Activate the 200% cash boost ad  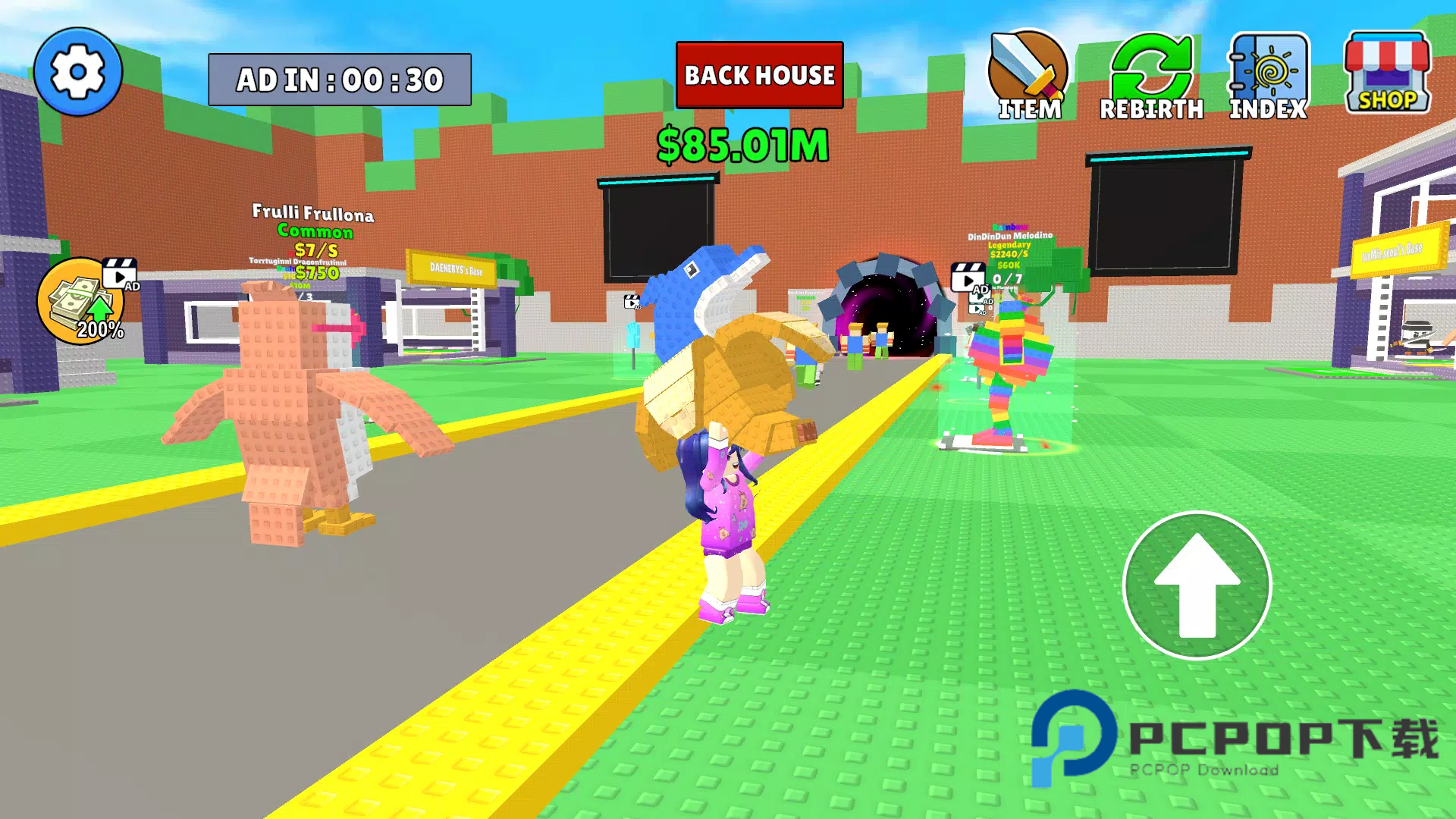click(x=82, y=302)
